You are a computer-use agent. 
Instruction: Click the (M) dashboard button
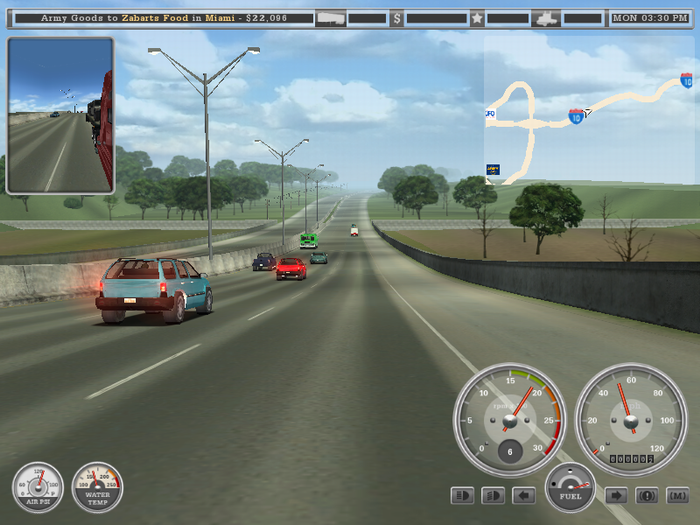pyautogui.click(x=677, y=495)
